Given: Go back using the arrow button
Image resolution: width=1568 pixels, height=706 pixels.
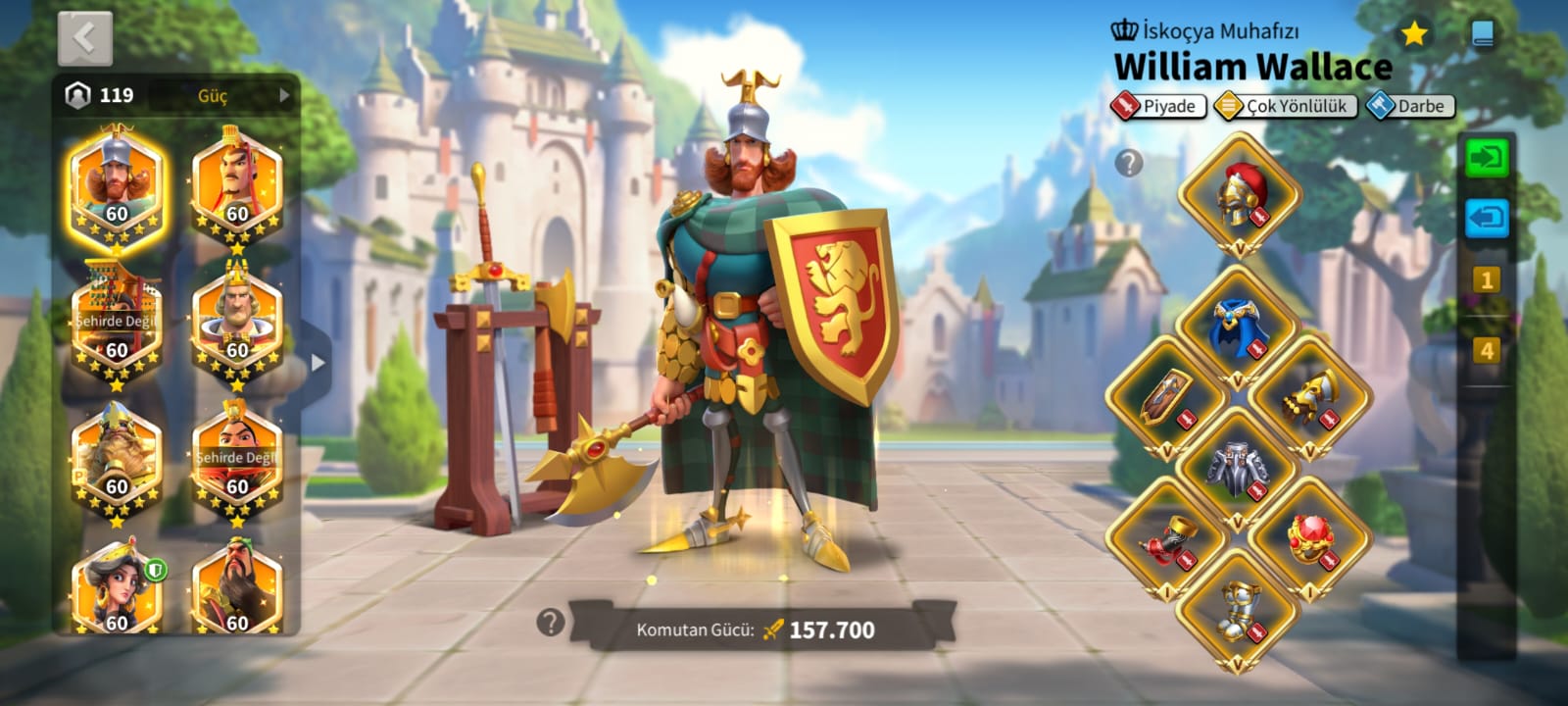Looking at the screenshot, I should coord(84,39).
